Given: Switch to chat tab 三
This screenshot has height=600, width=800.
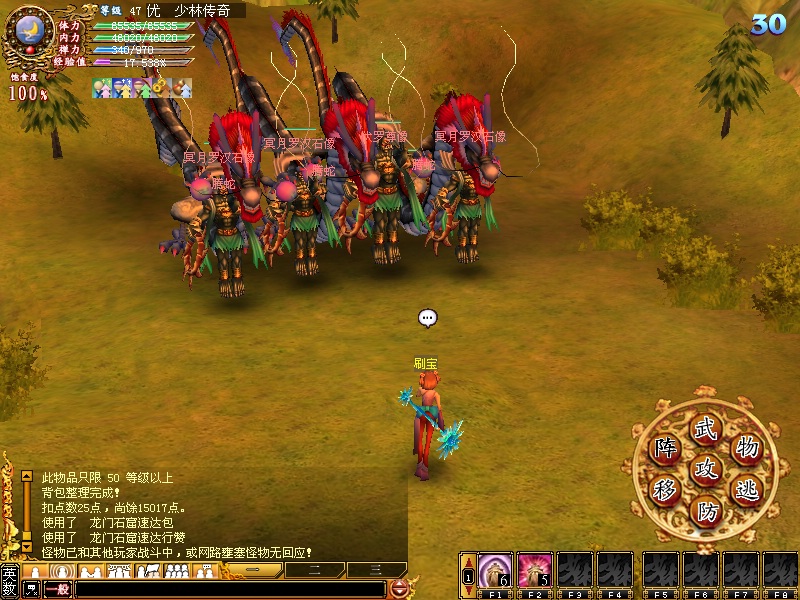Looking at the screenshot, I should click(375, 570).
